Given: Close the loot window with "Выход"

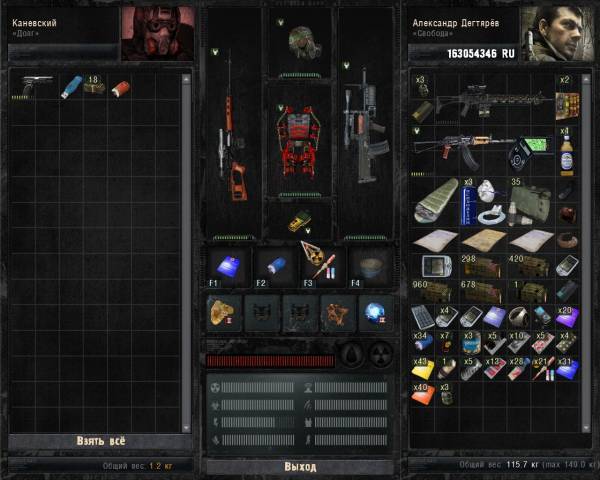Looking at the screenshot, I should point(300,467).
